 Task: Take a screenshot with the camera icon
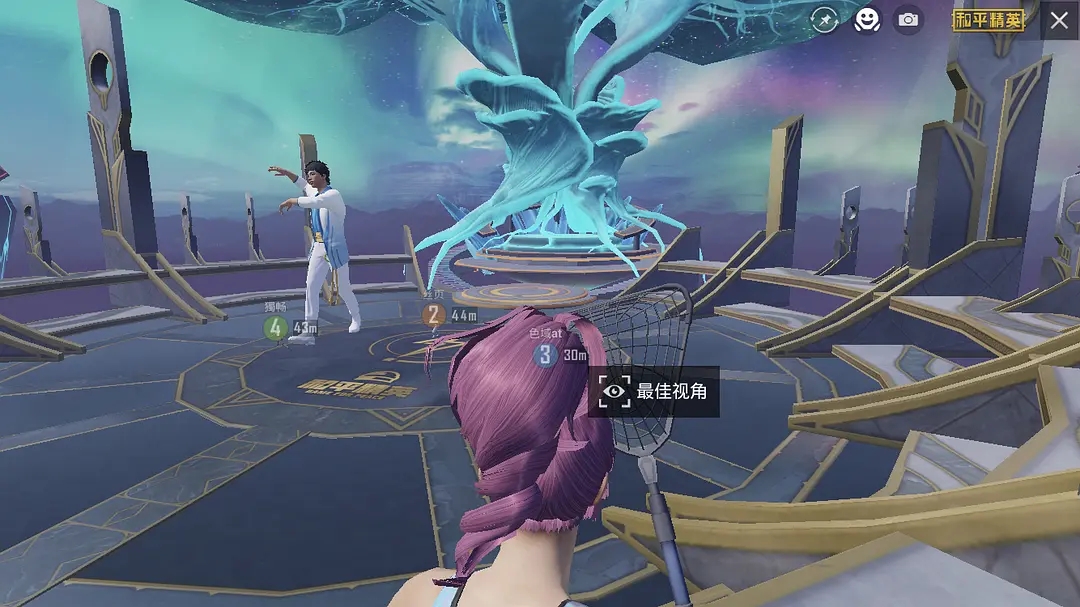907,20
